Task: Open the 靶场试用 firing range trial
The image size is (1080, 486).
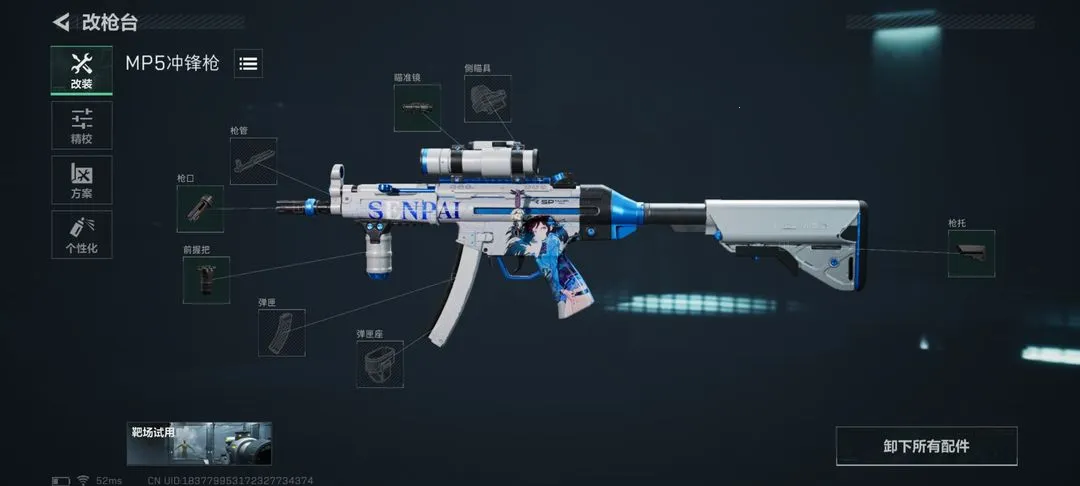Action: [199, 444]
